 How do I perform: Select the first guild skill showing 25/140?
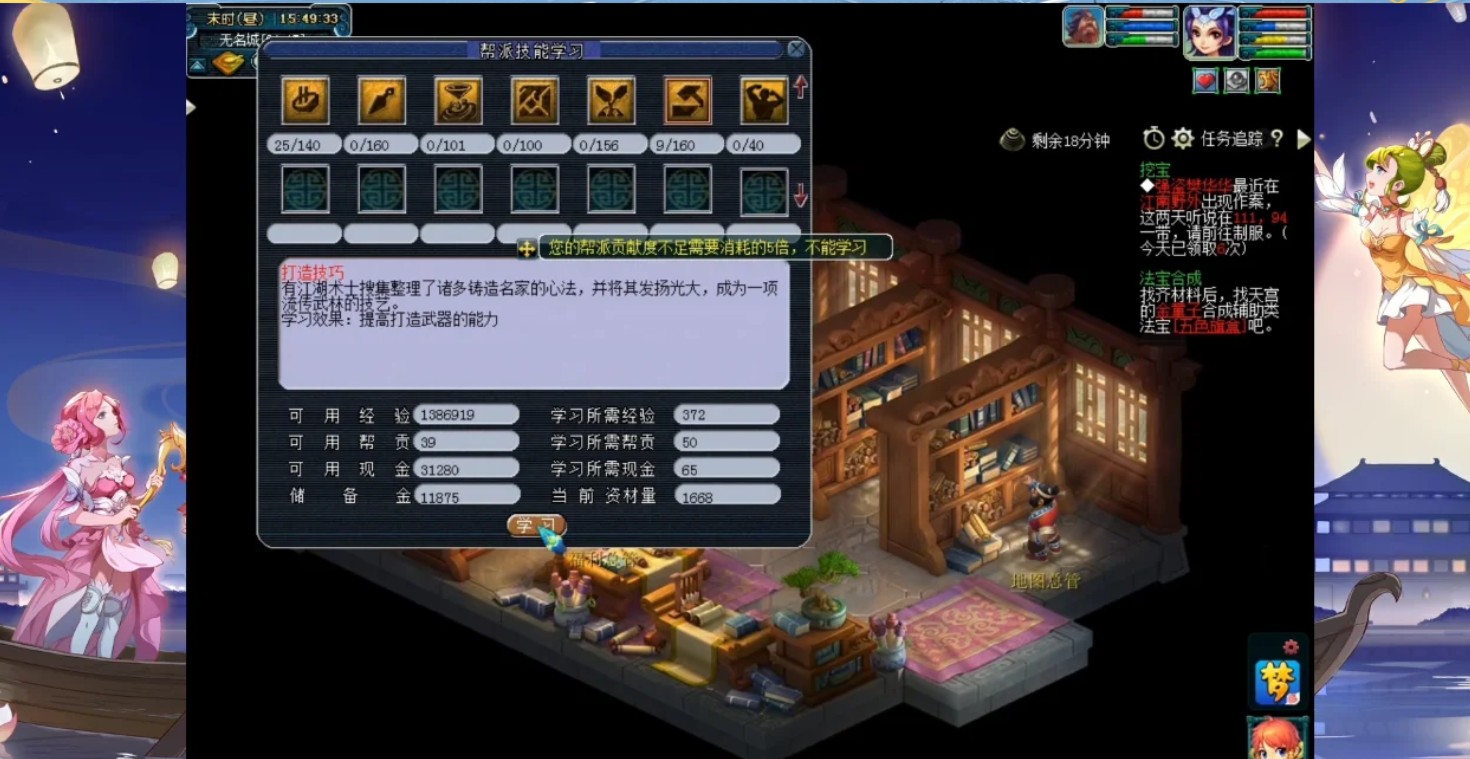(305, 100)
